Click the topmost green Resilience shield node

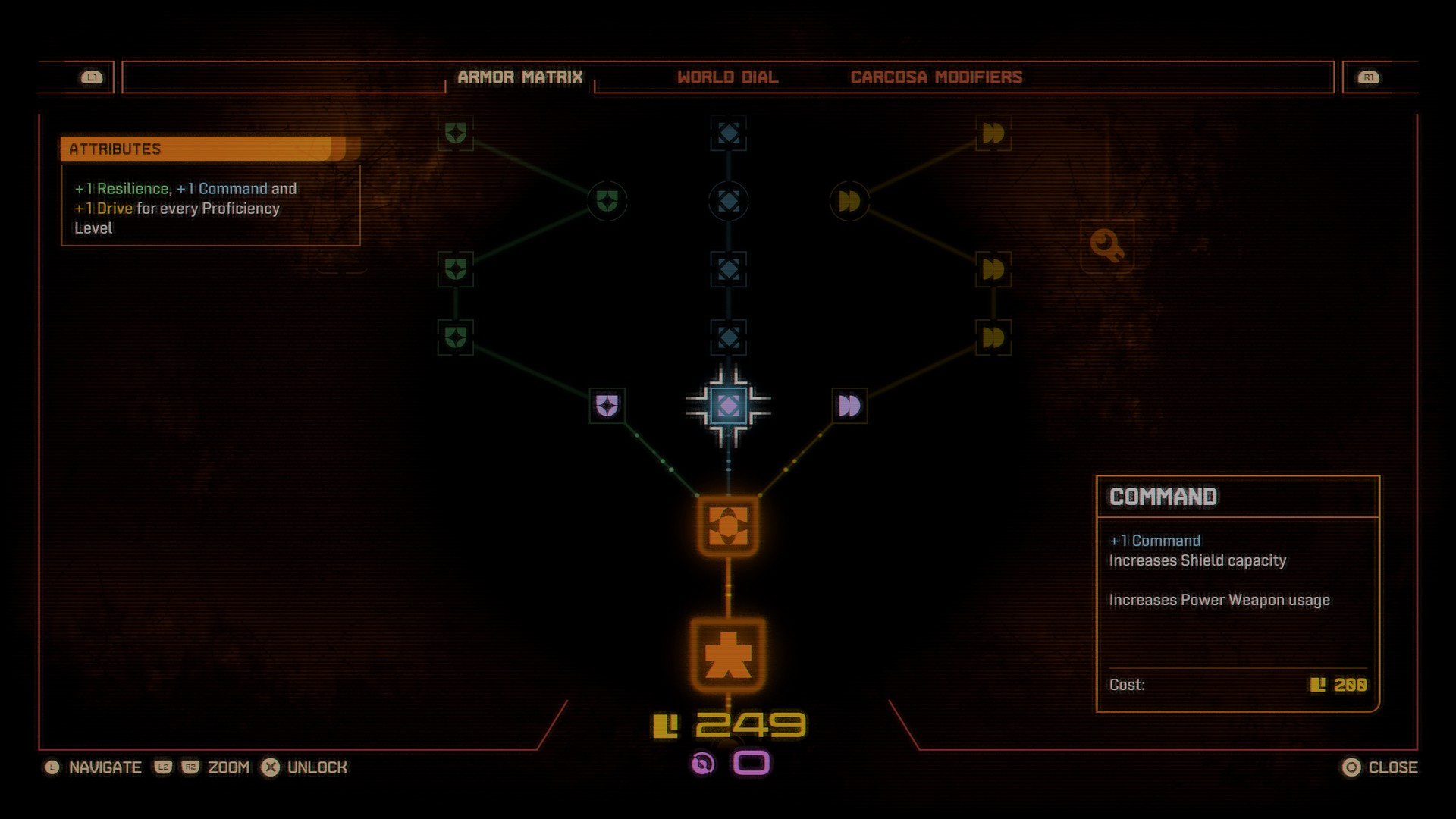455,135
